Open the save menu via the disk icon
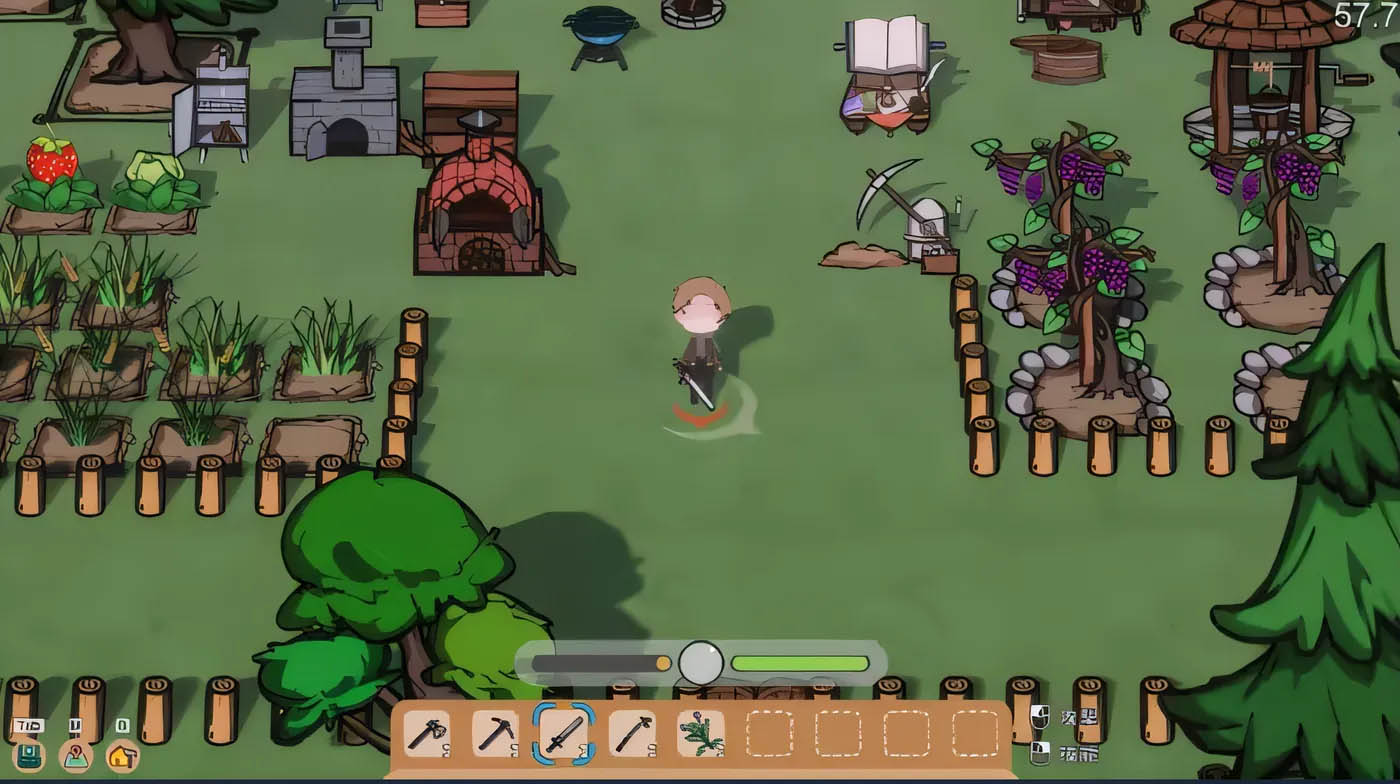 point(27,757)
